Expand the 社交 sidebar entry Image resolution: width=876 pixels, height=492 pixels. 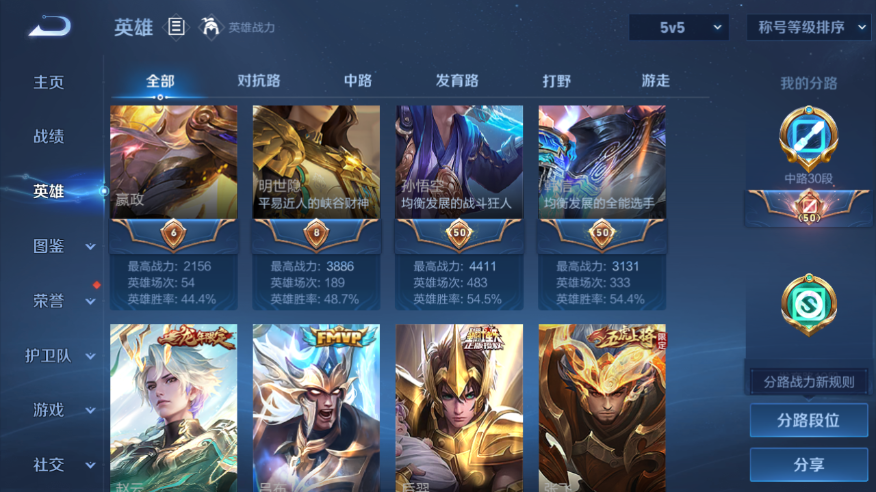tap(60, 465)
